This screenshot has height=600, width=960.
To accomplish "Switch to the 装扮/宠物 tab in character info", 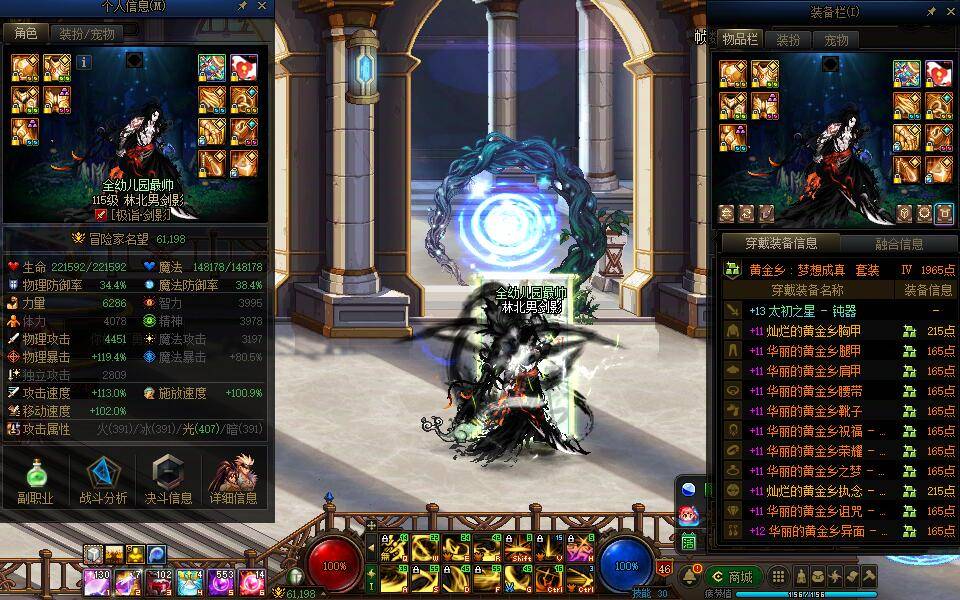I will tap(86, 33).
